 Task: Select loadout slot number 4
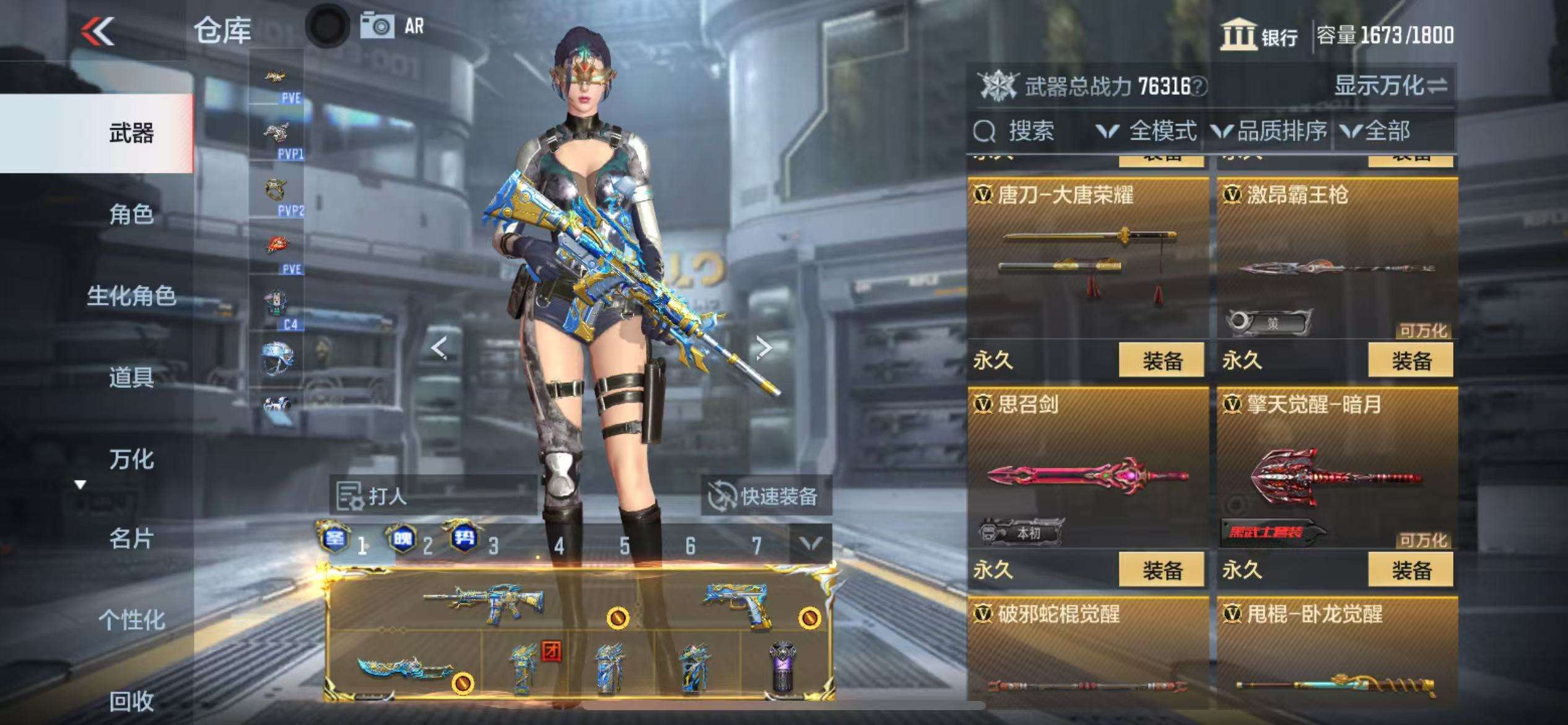coord(559,546)
